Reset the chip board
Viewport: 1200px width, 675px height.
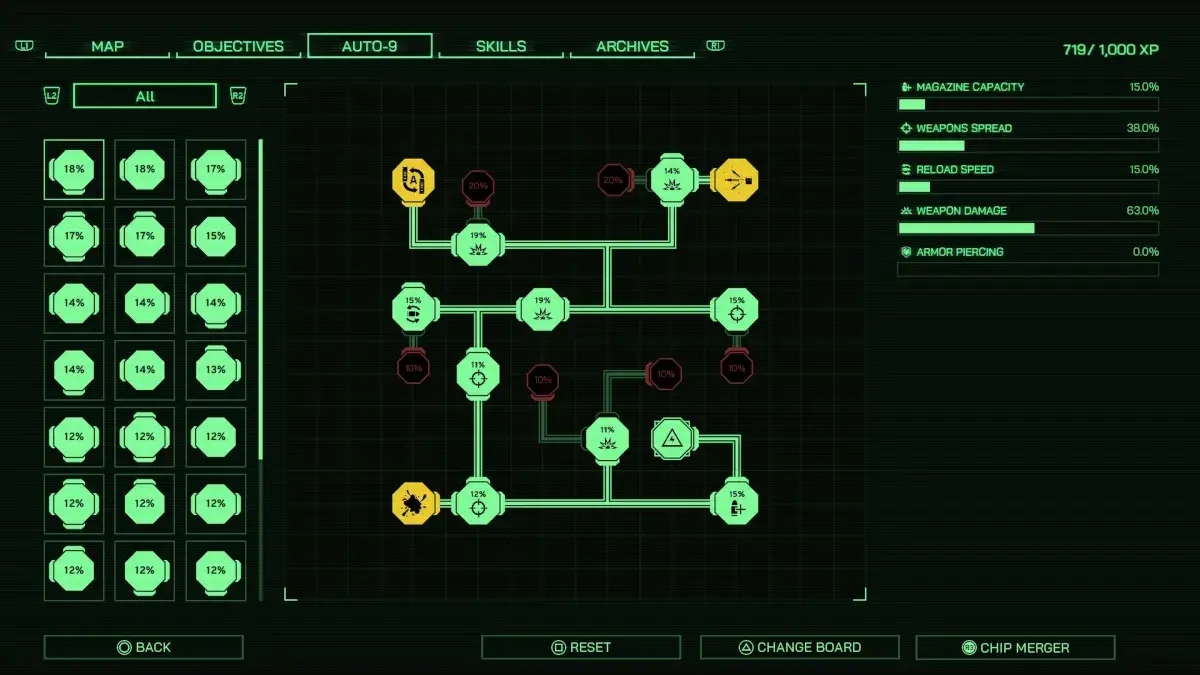581,647
